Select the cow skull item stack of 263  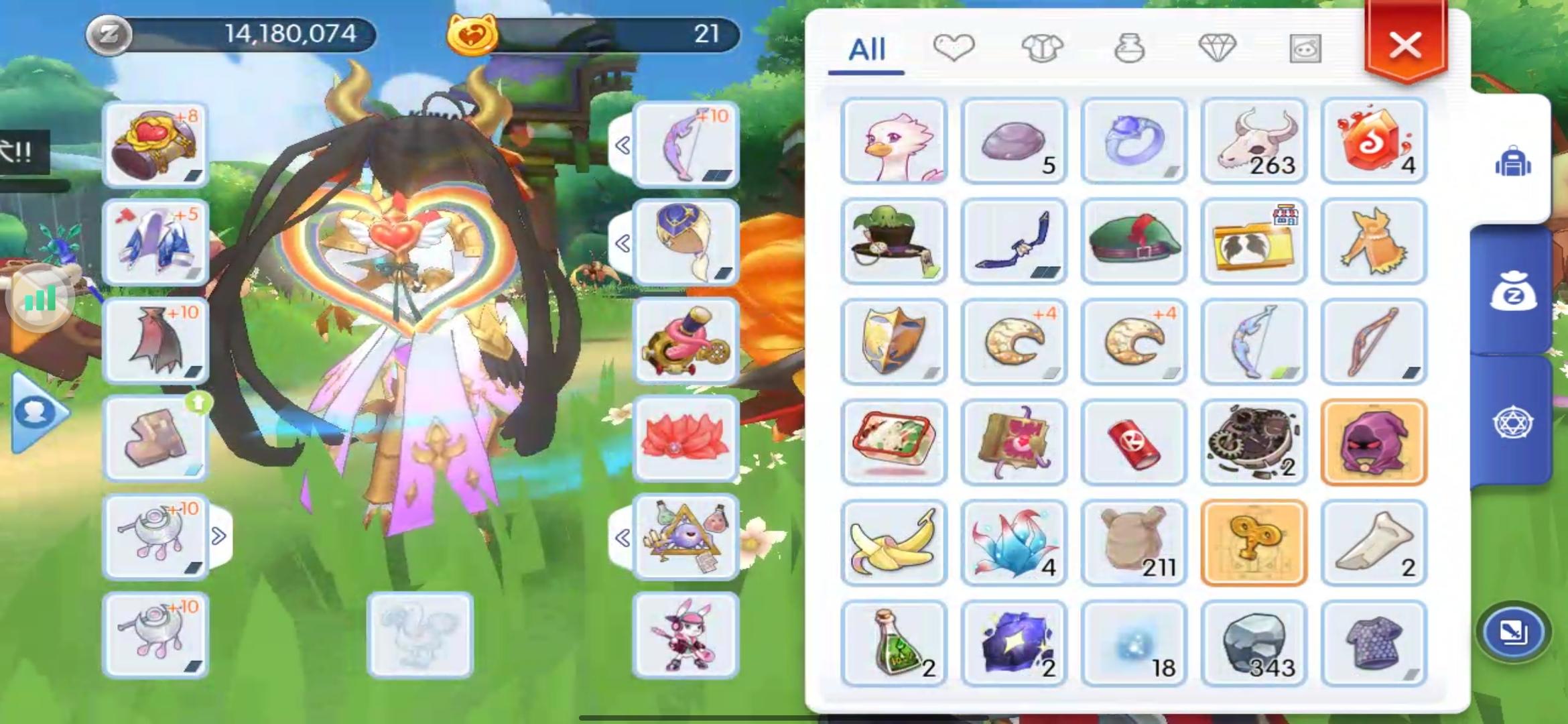[1254, 139]
